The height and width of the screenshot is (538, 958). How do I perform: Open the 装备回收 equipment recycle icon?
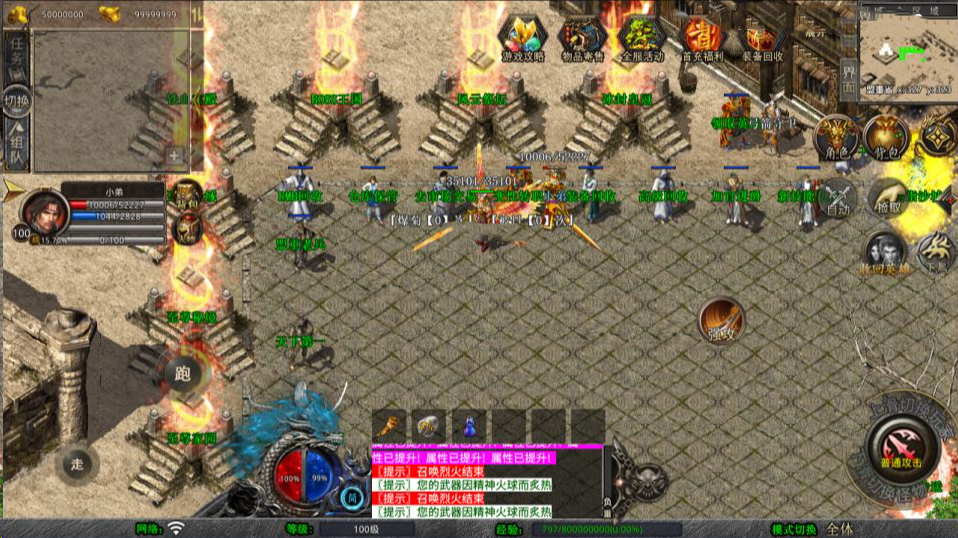pos(760,39)
